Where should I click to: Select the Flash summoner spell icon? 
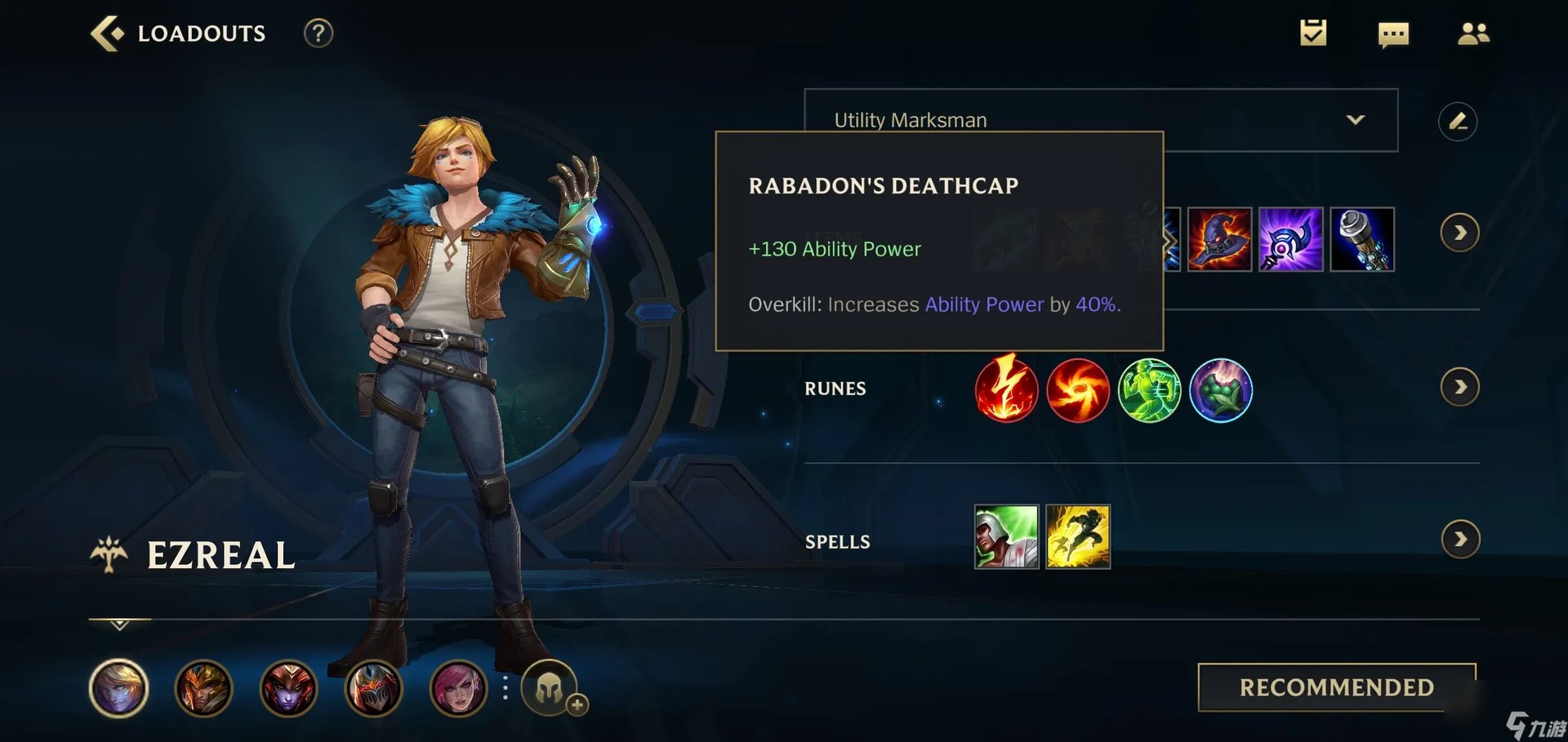[1076, 536]
